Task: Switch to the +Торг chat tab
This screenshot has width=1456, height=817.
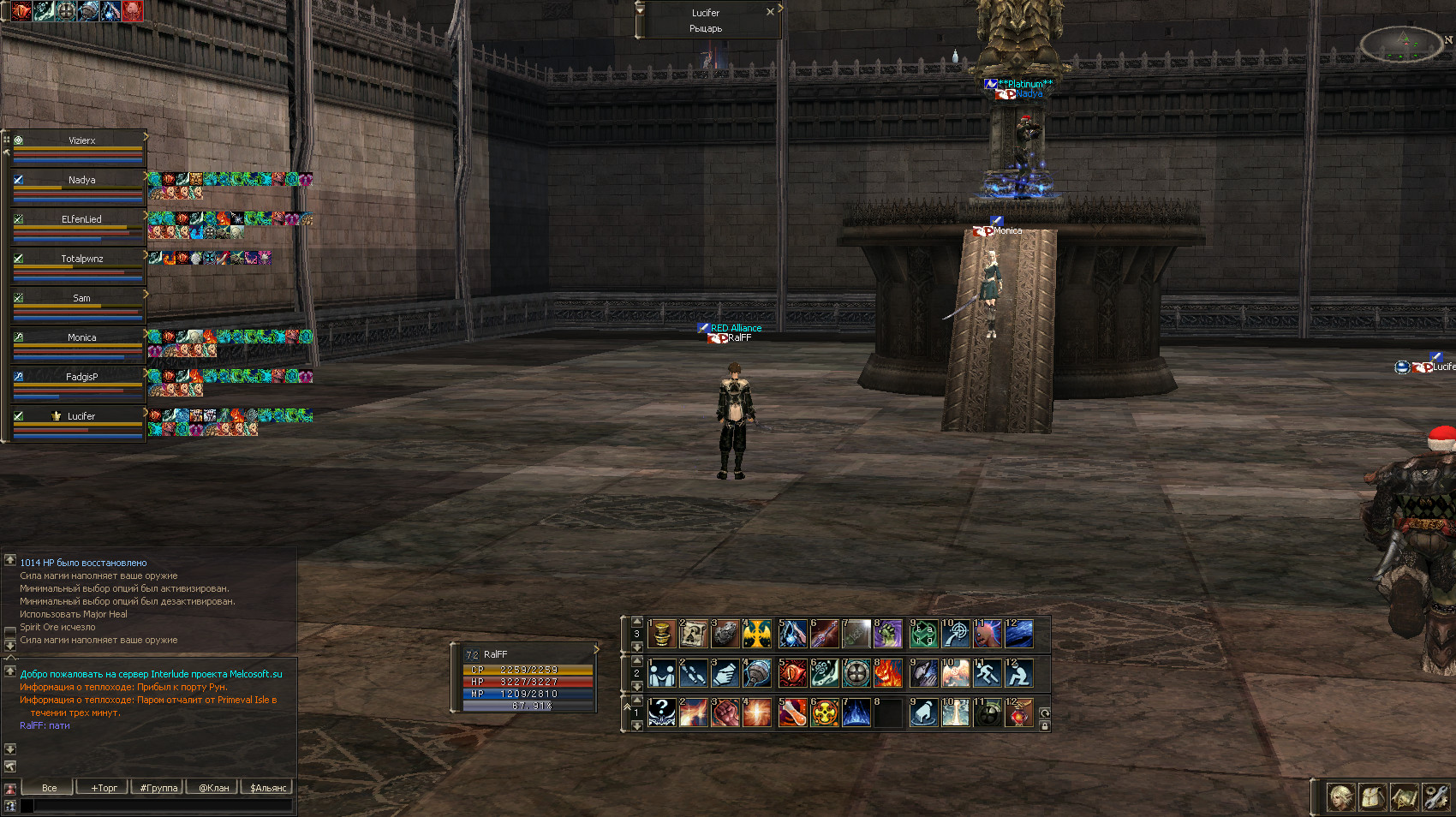Action: click(104, 788)
